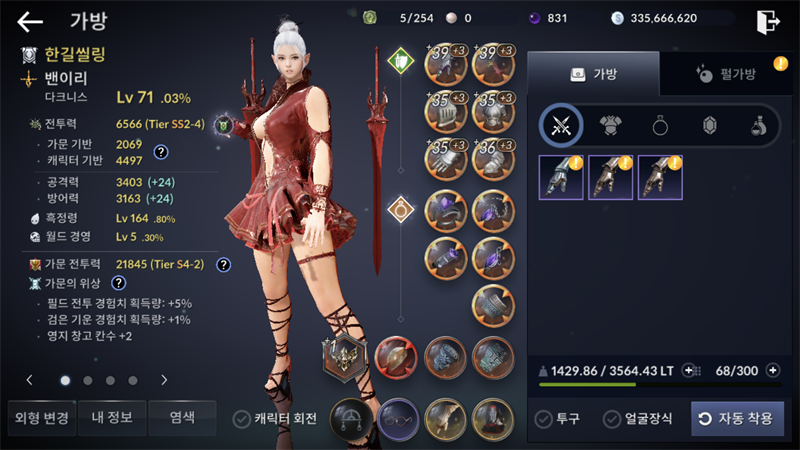Select the first gauntlet item in bag
The width and height of the screenshot is (800, 450).
click(x=561, y=177)
